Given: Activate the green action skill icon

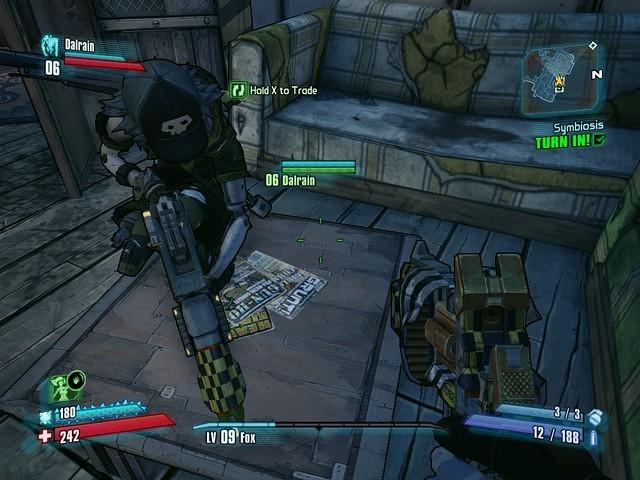Looking at the screenshot, I should [59, 386].
